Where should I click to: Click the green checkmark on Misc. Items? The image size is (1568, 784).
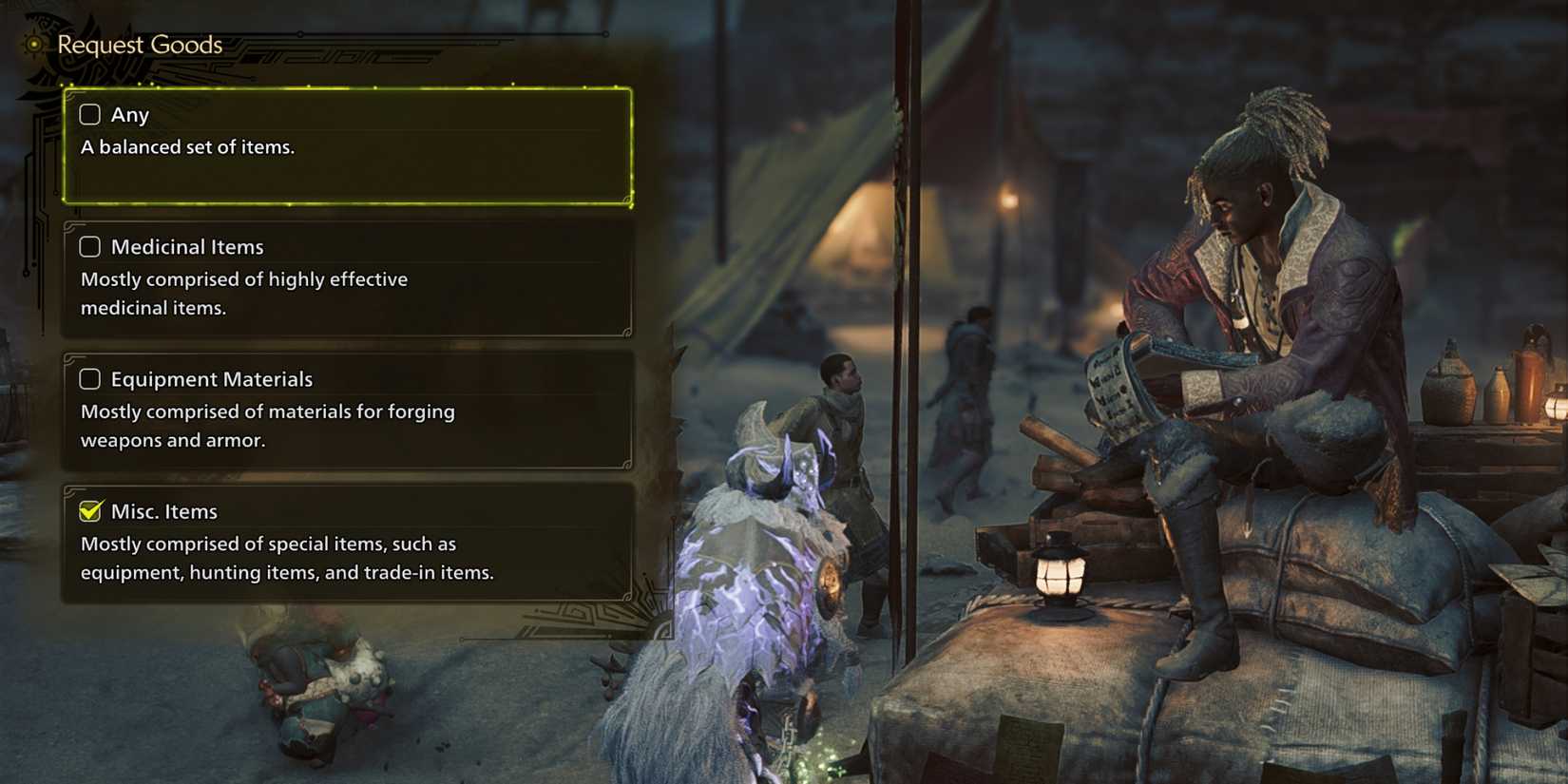coord(88,510)
